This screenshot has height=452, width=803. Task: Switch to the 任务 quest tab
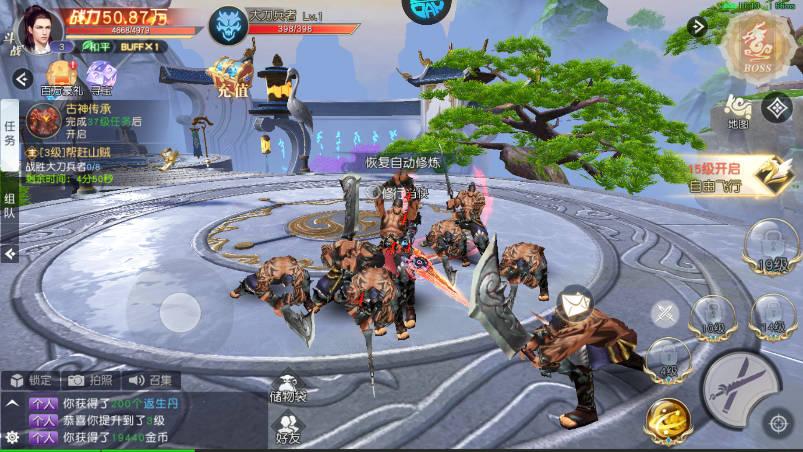tap(9, 133)
